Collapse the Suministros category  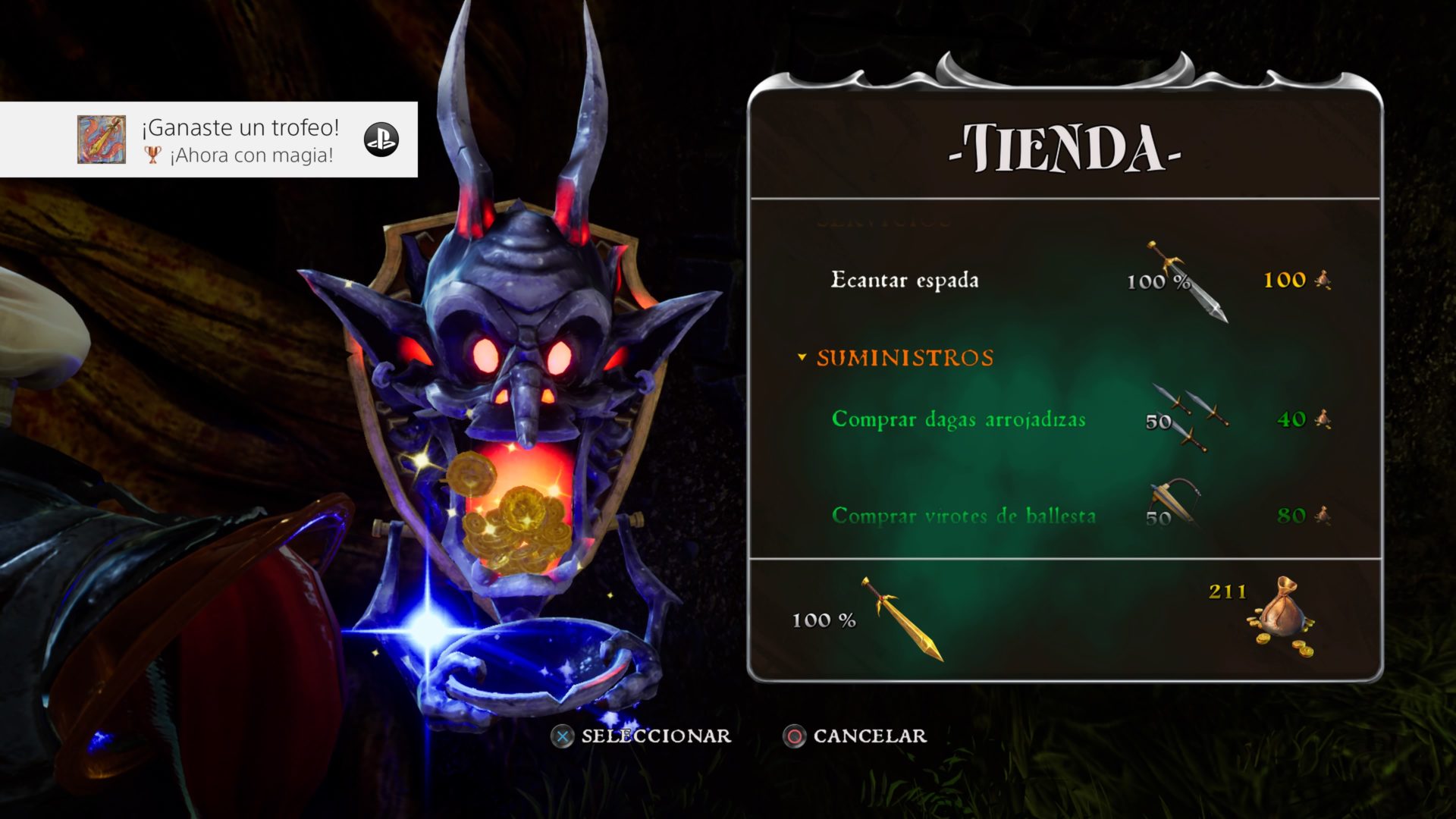point(802,358)
